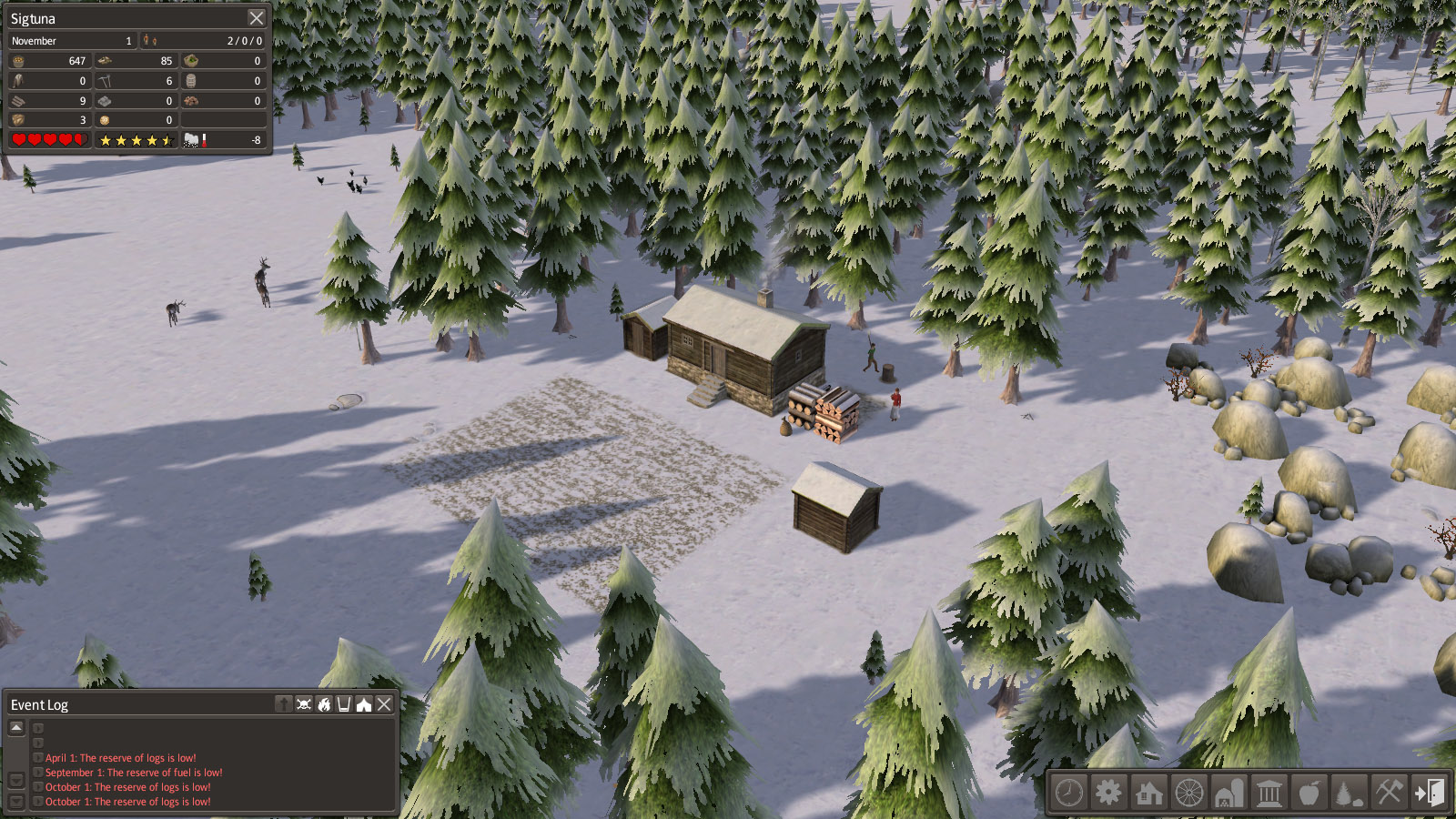
Task: Open the town services column building menu
Action: pyautogui.click(x=1269, y=793)
